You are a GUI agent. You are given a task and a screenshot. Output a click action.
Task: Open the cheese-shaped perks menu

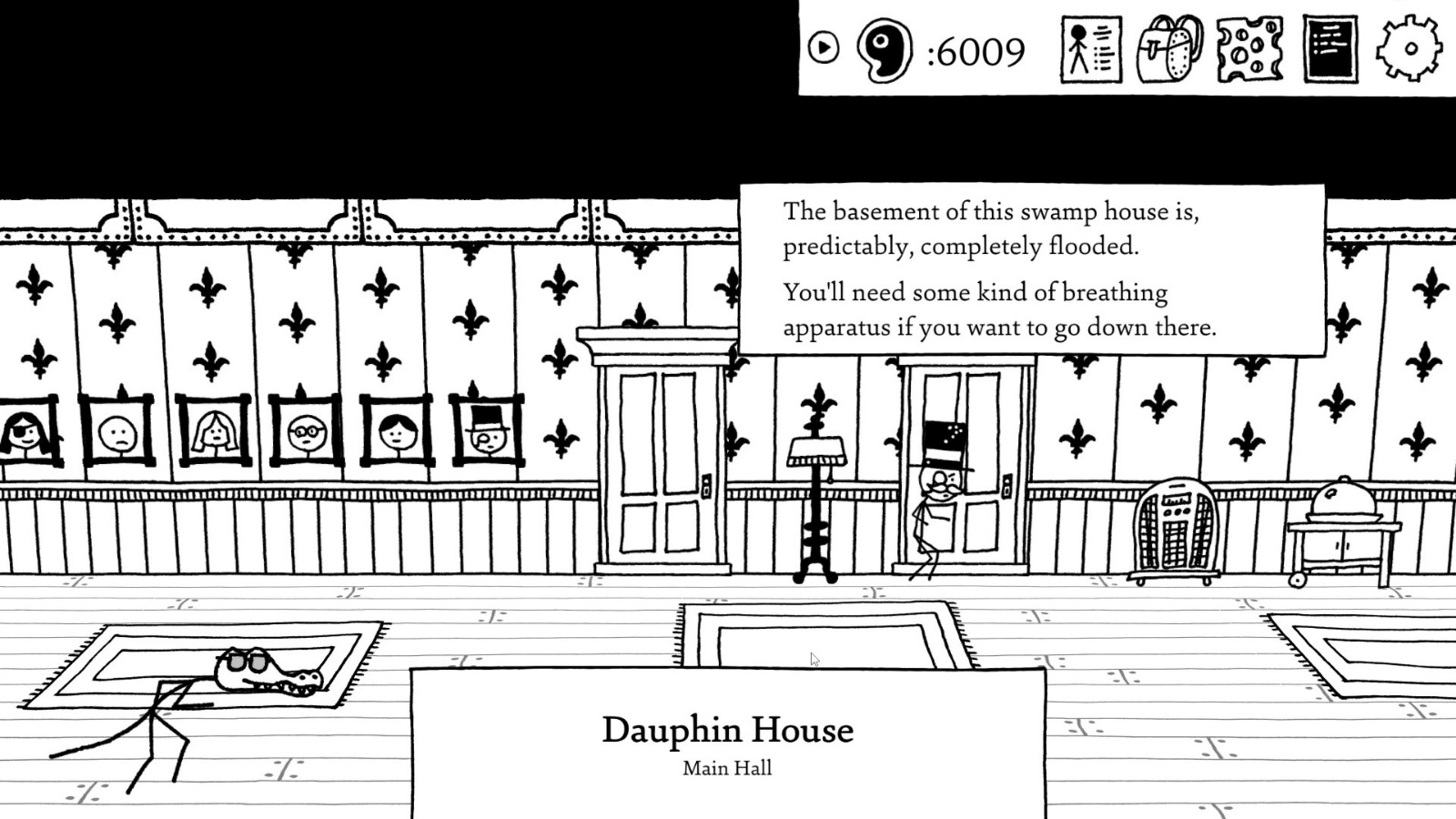pos(1248,50)
